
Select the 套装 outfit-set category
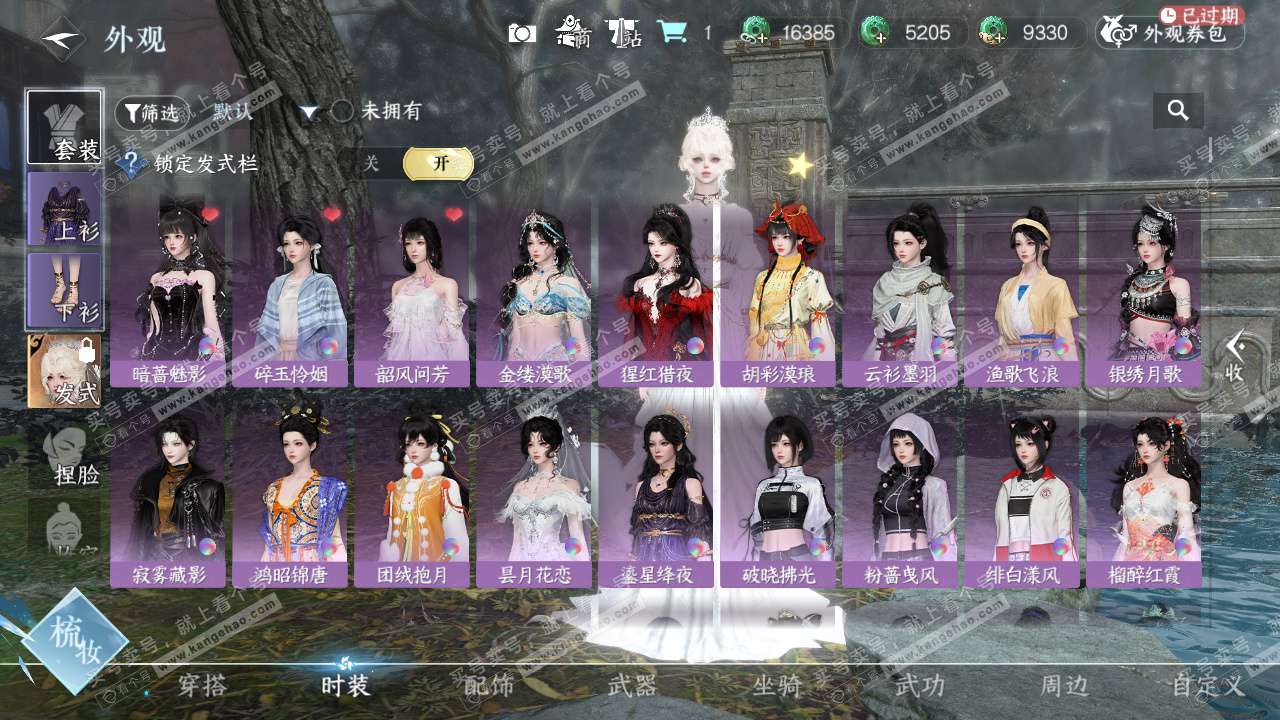pos(64,128)
